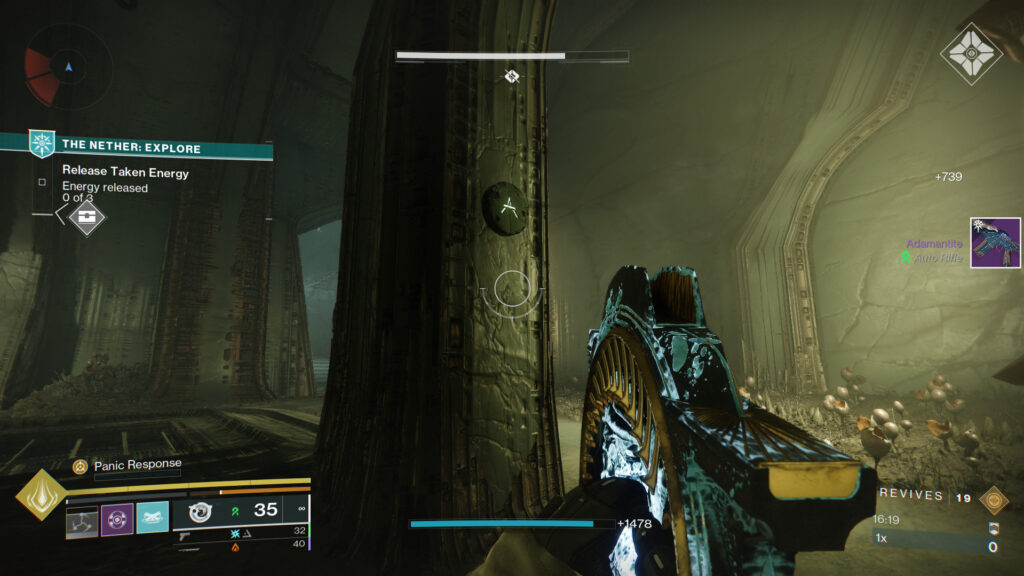Click the diamond marker below the top bar
Viewport: 1024px width, 576px height.
(512, 76)
